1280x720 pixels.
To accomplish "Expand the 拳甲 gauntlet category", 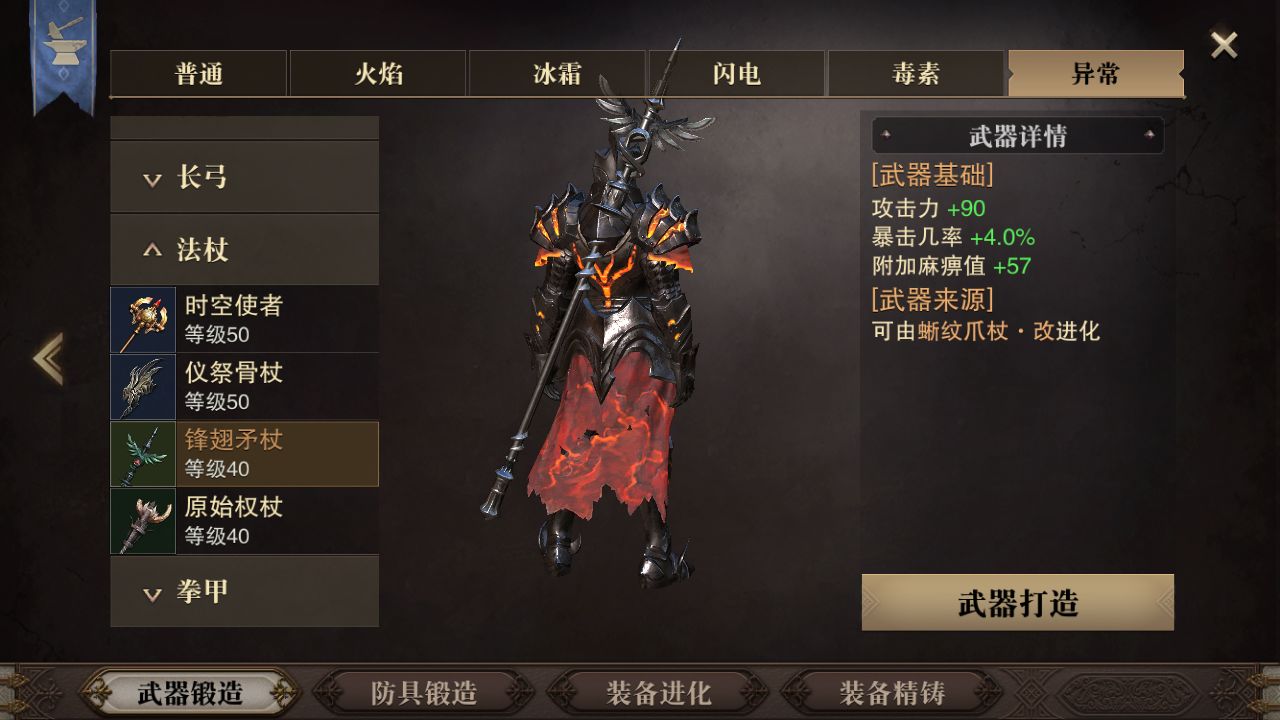I will (244, 591).
